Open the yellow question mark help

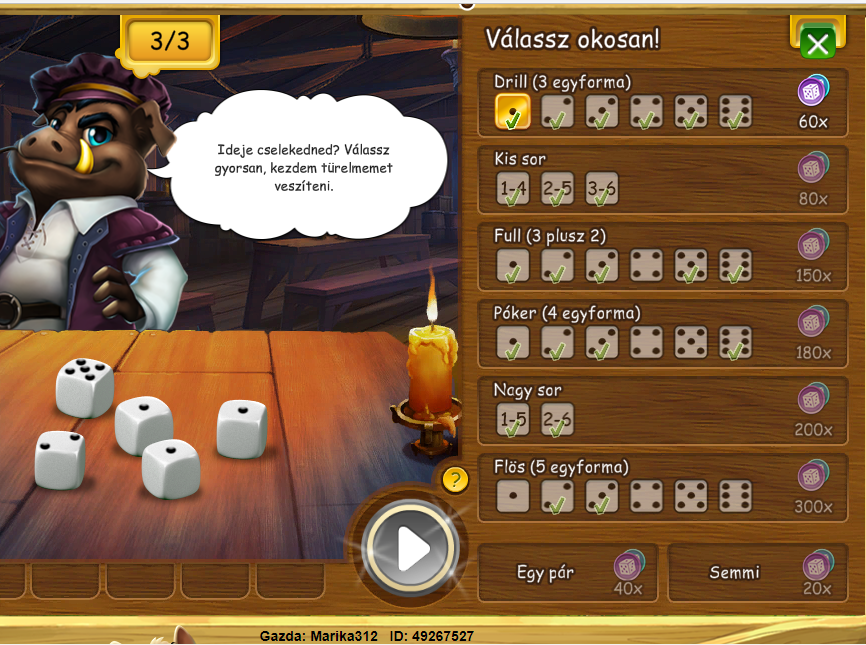(455, 480)
